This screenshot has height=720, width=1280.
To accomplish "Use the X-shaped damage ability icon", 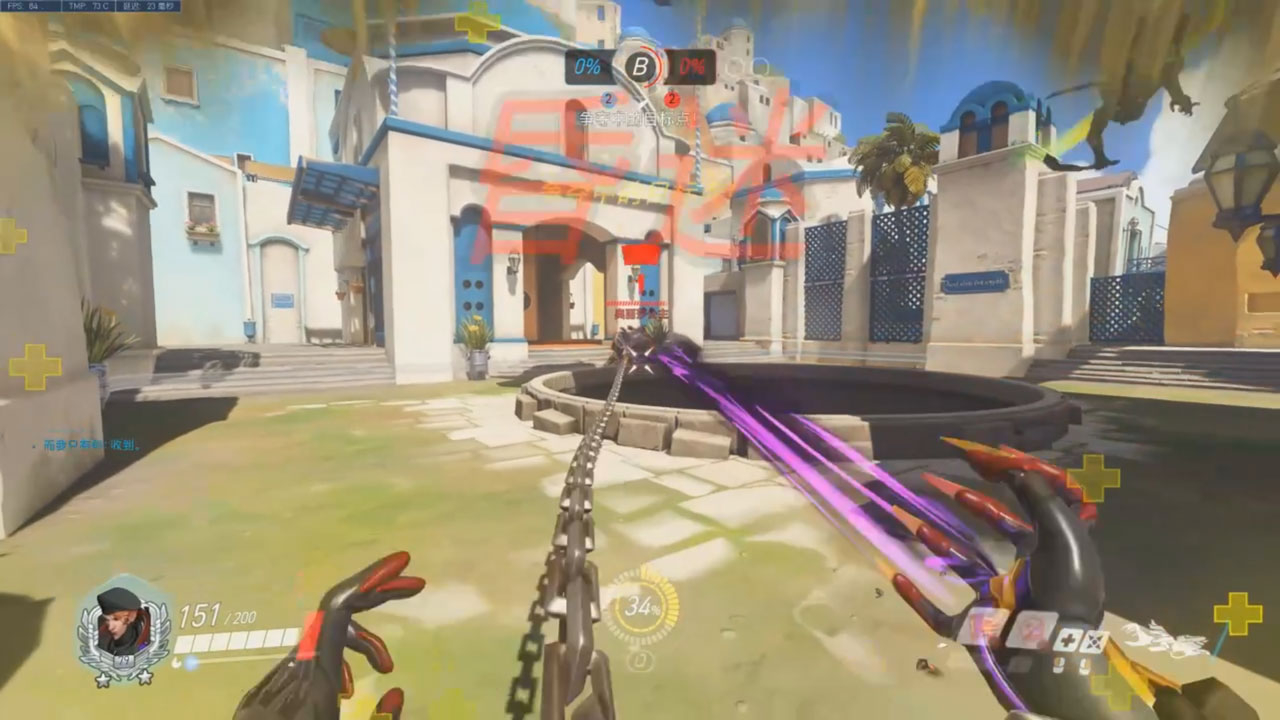I will click(x=1095, y=640).
